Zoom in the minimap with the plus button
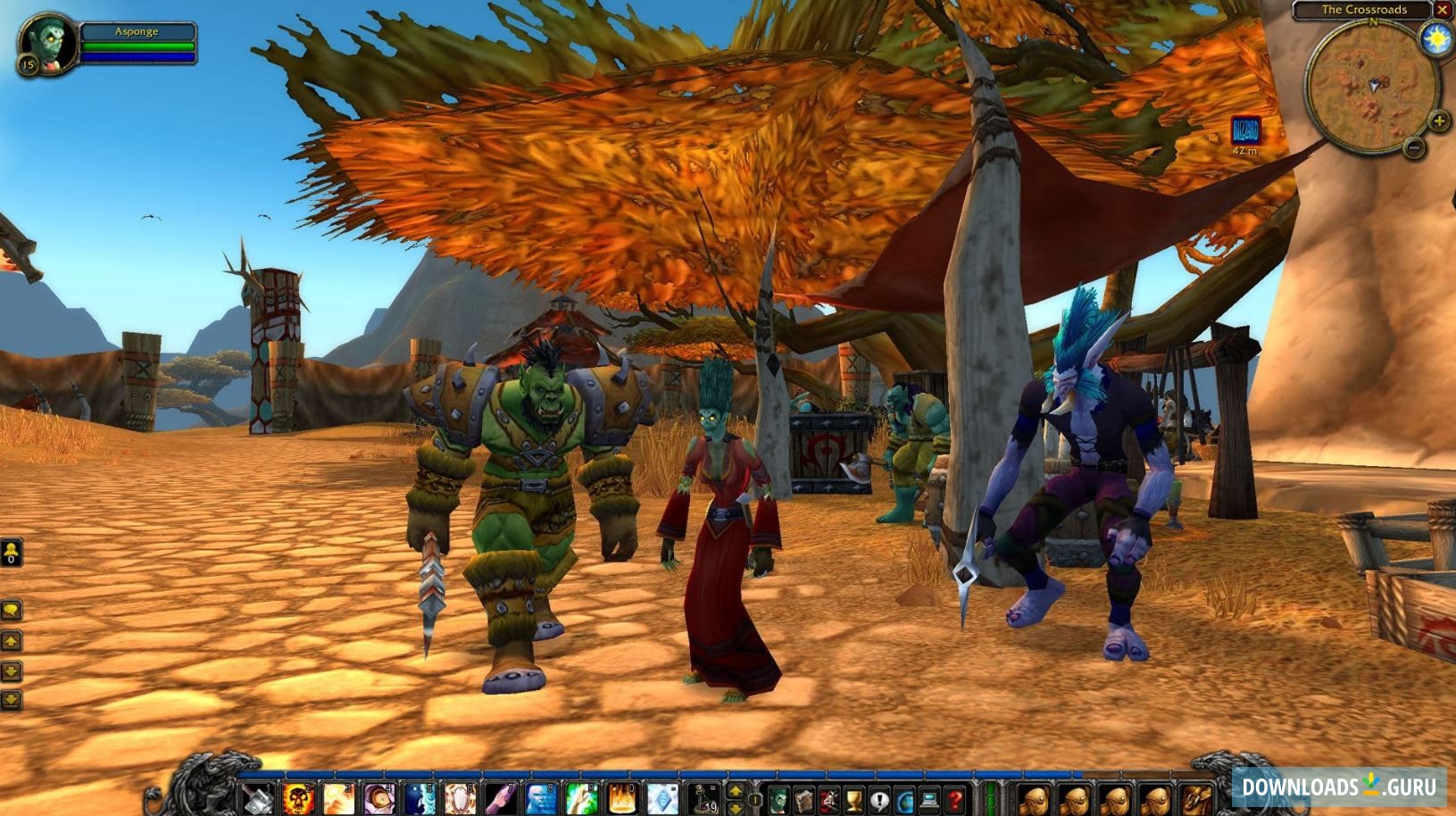Image resolution: width=1456 pixels, height=816 pixels. pos(1438,121)
